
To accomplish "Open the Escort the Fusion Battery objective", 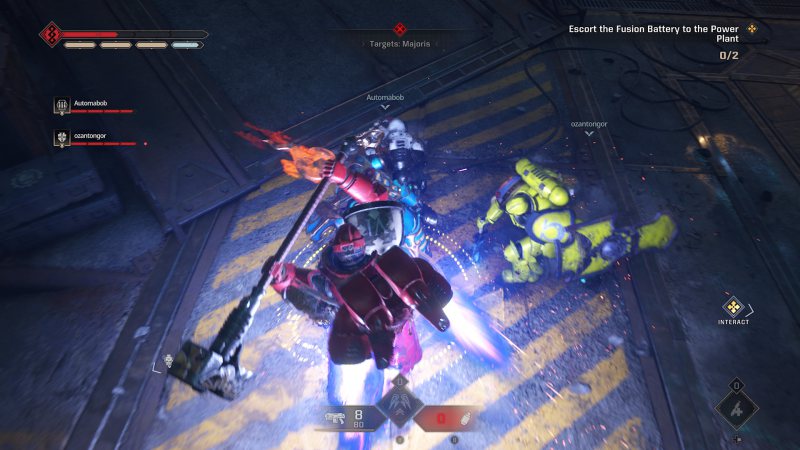I will point(655,33).
